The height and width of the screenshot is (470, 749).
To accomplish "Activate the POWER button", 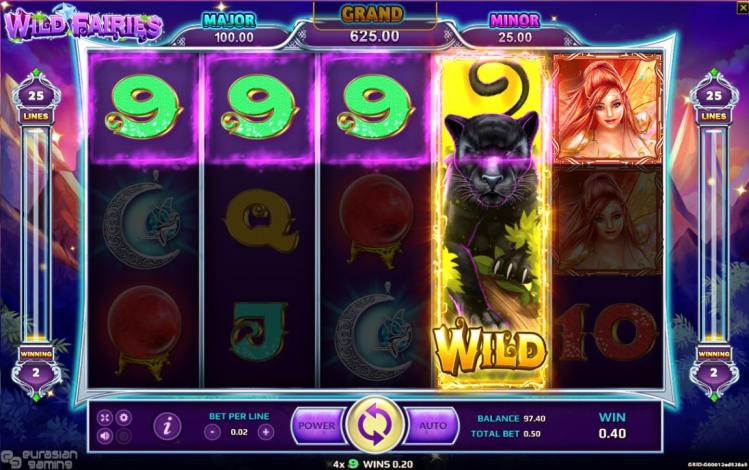I will coord(316,426).
